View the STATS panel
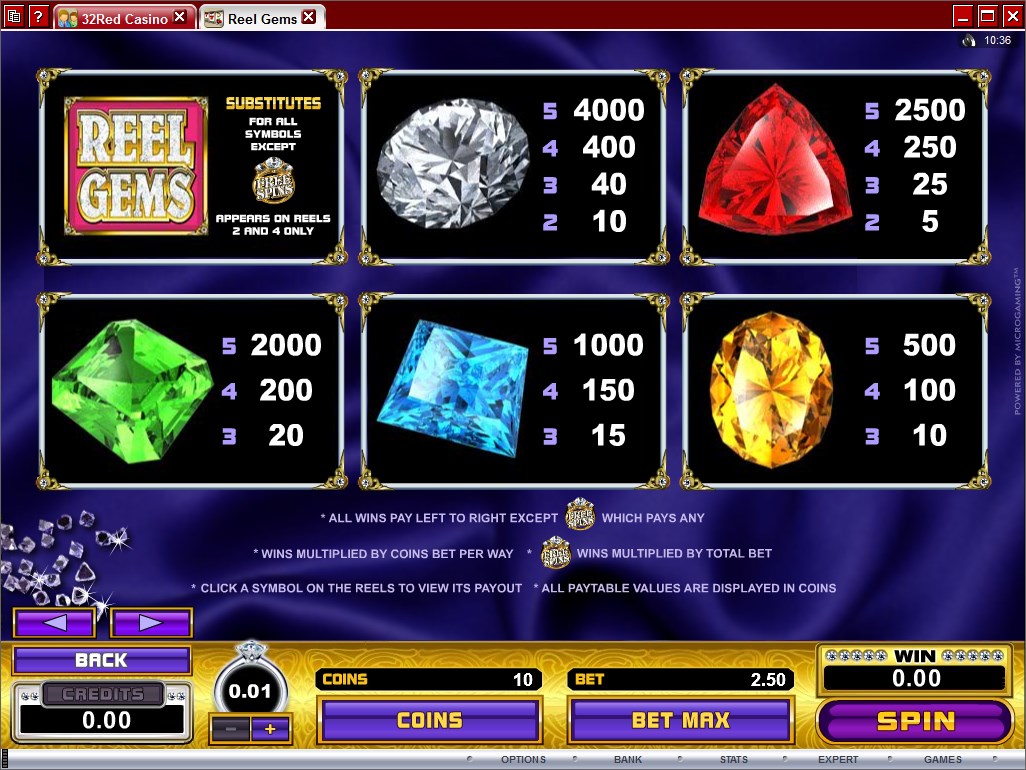1026x770 pixels. 734,760
